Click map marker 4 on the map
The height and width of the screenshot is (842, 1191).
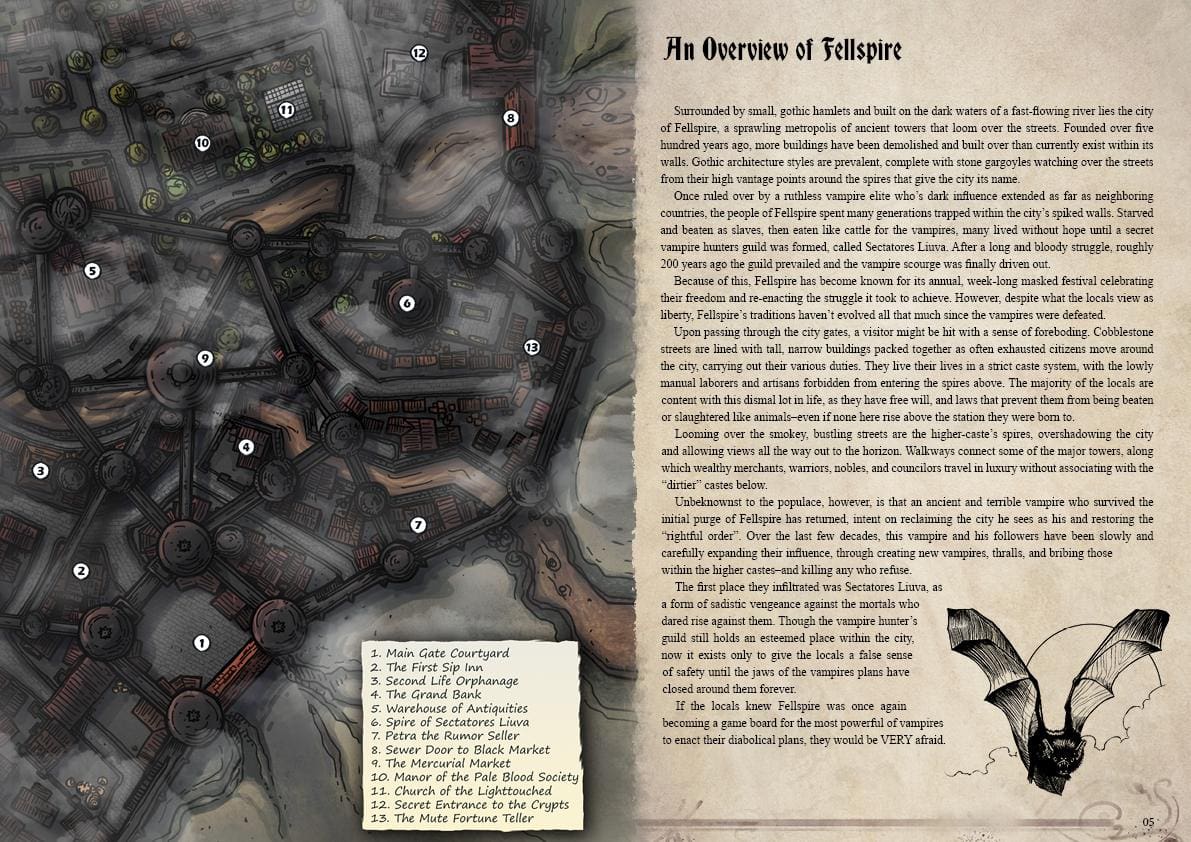[246, 447]
